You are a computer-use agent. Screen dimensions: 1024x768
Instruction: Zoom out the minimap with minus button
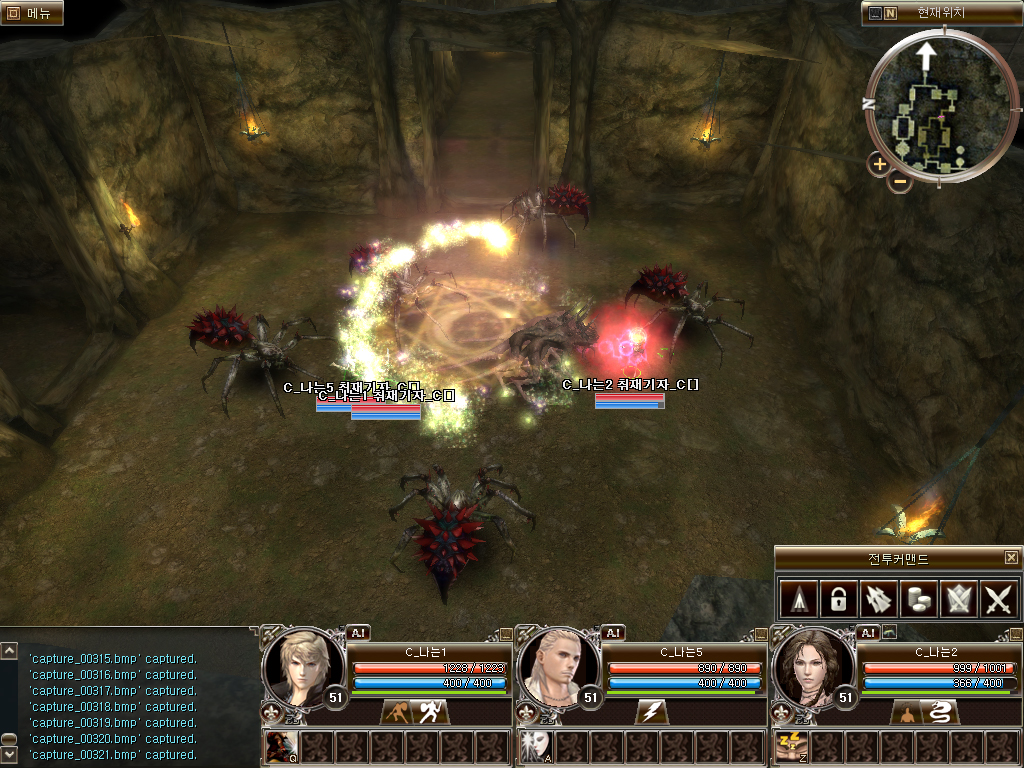899,181
